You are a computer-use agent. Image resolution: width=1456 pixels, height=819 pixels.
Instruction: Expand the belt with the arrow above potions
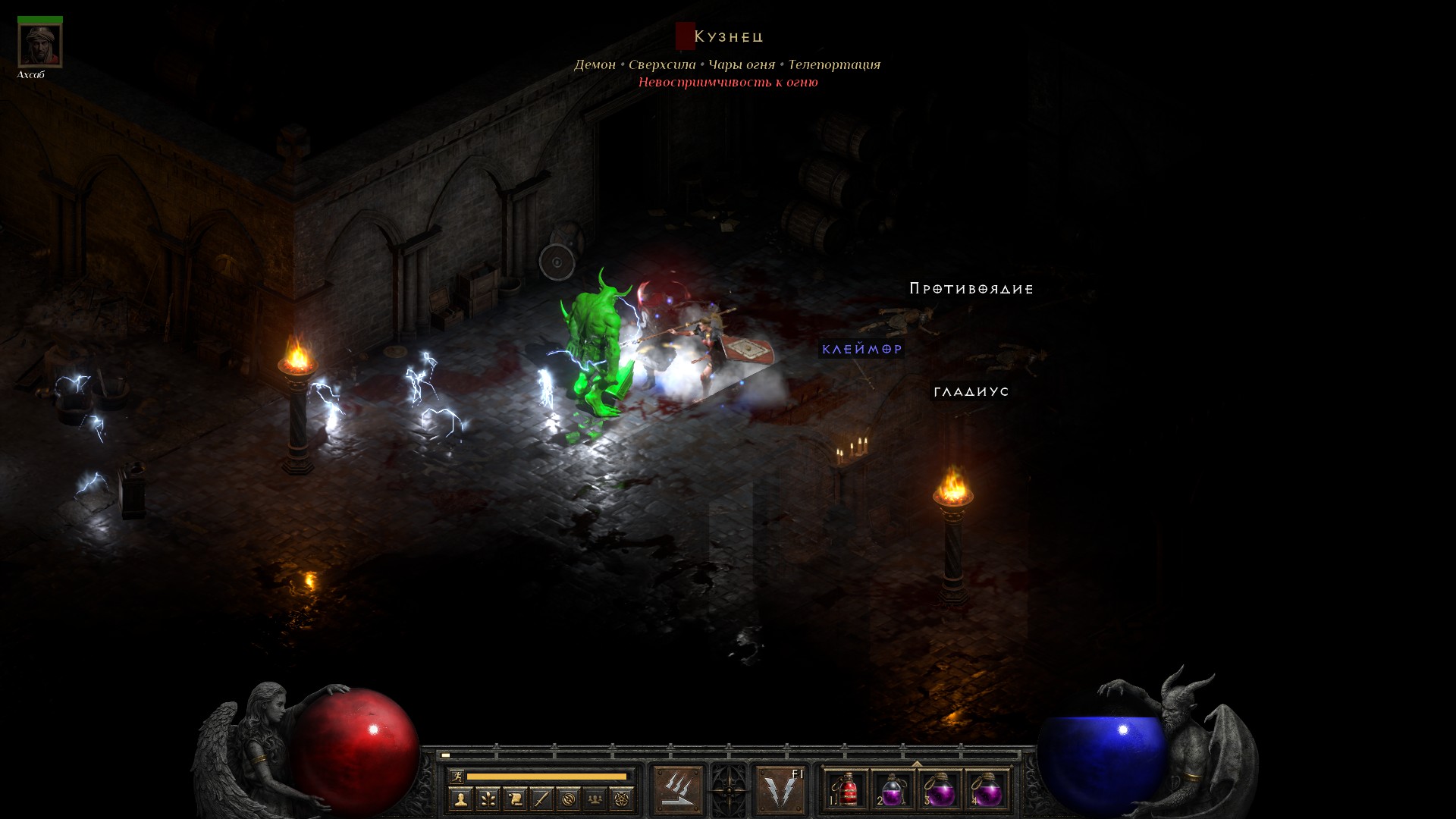point(917,764)
